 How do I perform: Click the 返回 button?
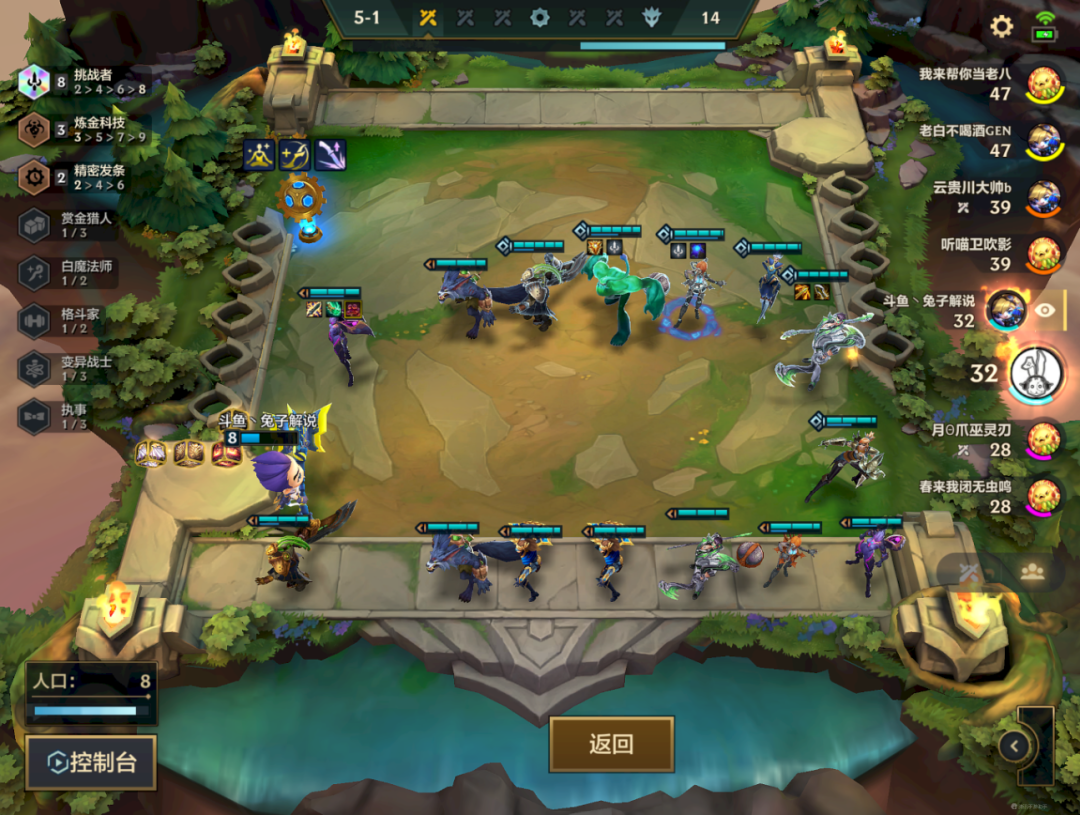(x=611, y=744)
